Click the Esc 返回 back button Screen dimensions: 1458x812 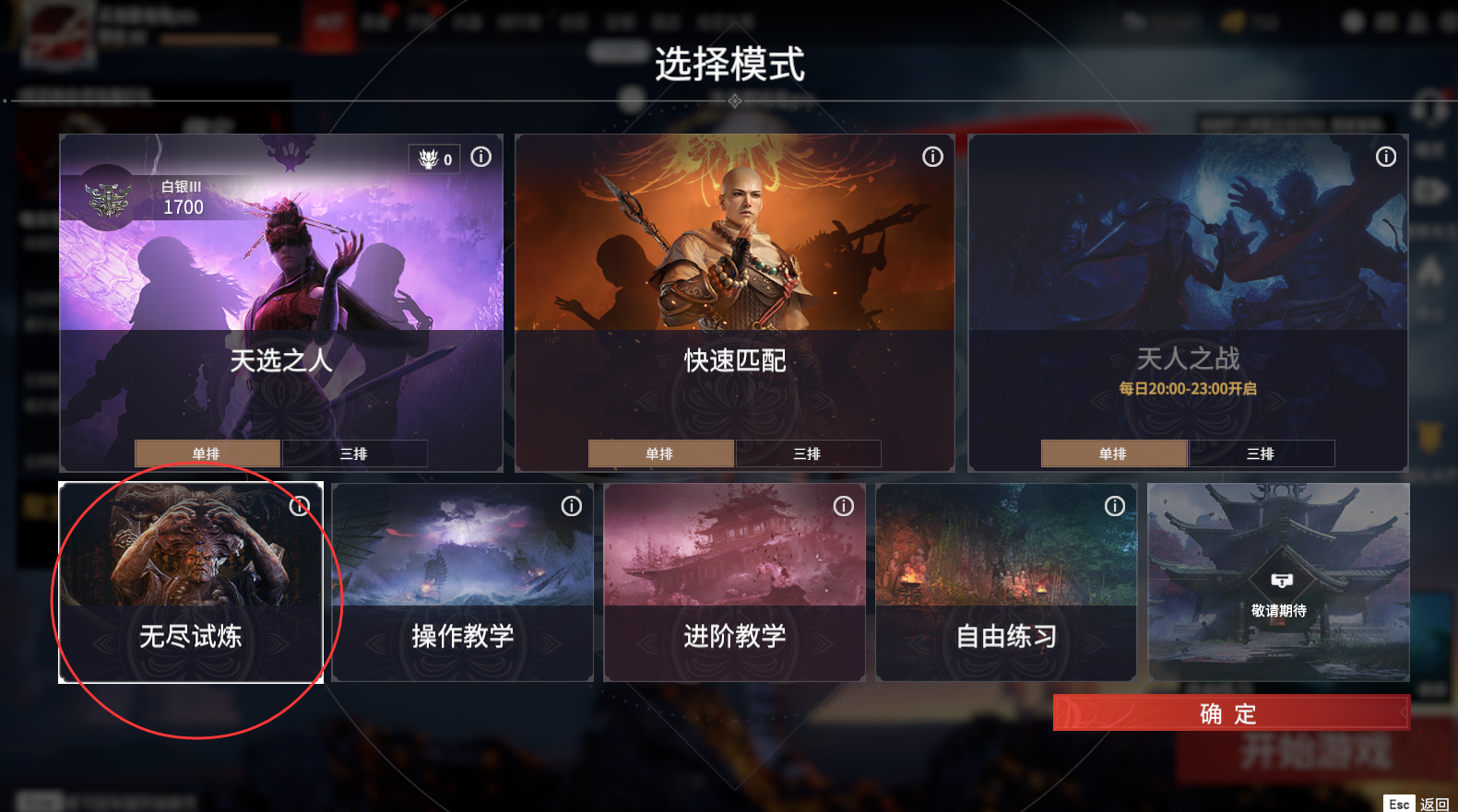[1417, 803]
